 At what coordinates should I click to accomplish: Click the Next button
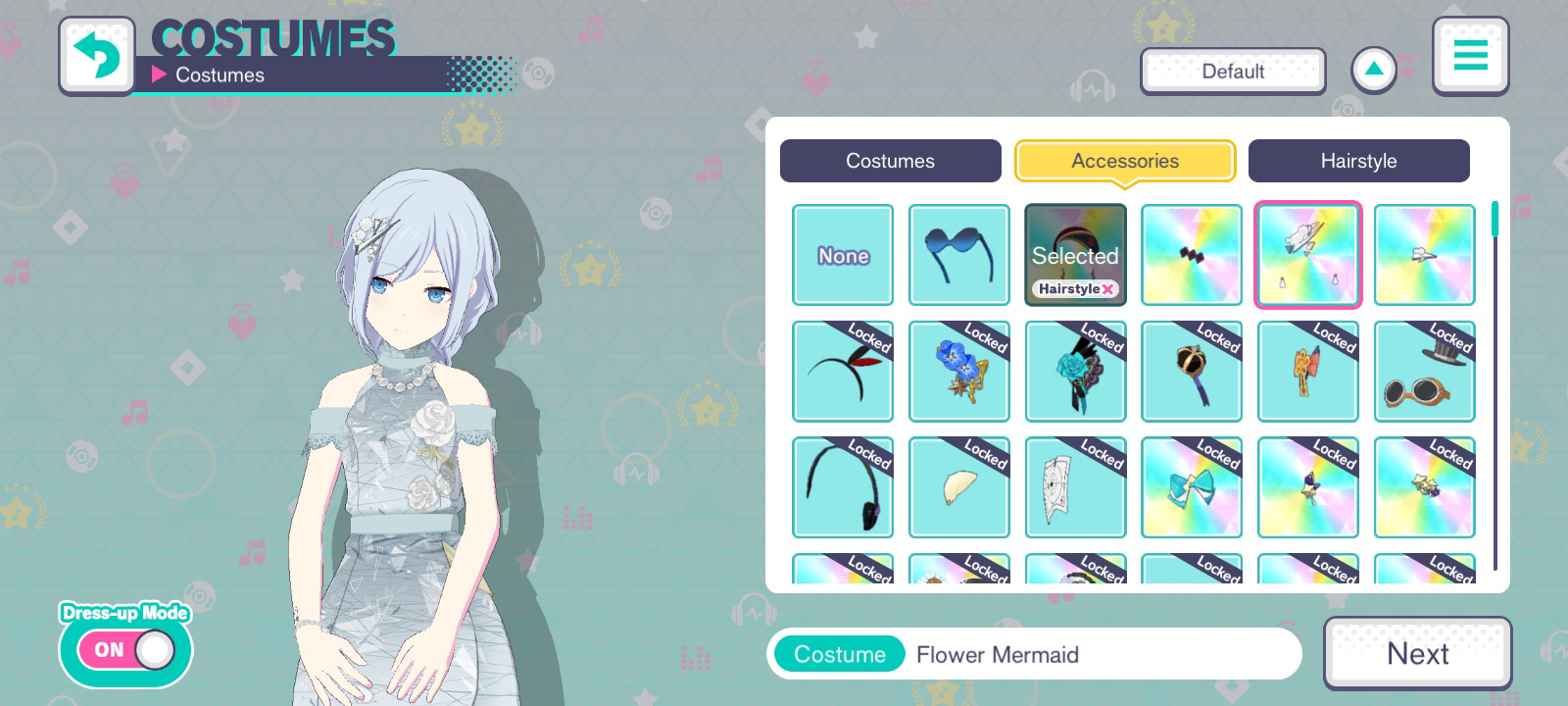click(1417, 654)
